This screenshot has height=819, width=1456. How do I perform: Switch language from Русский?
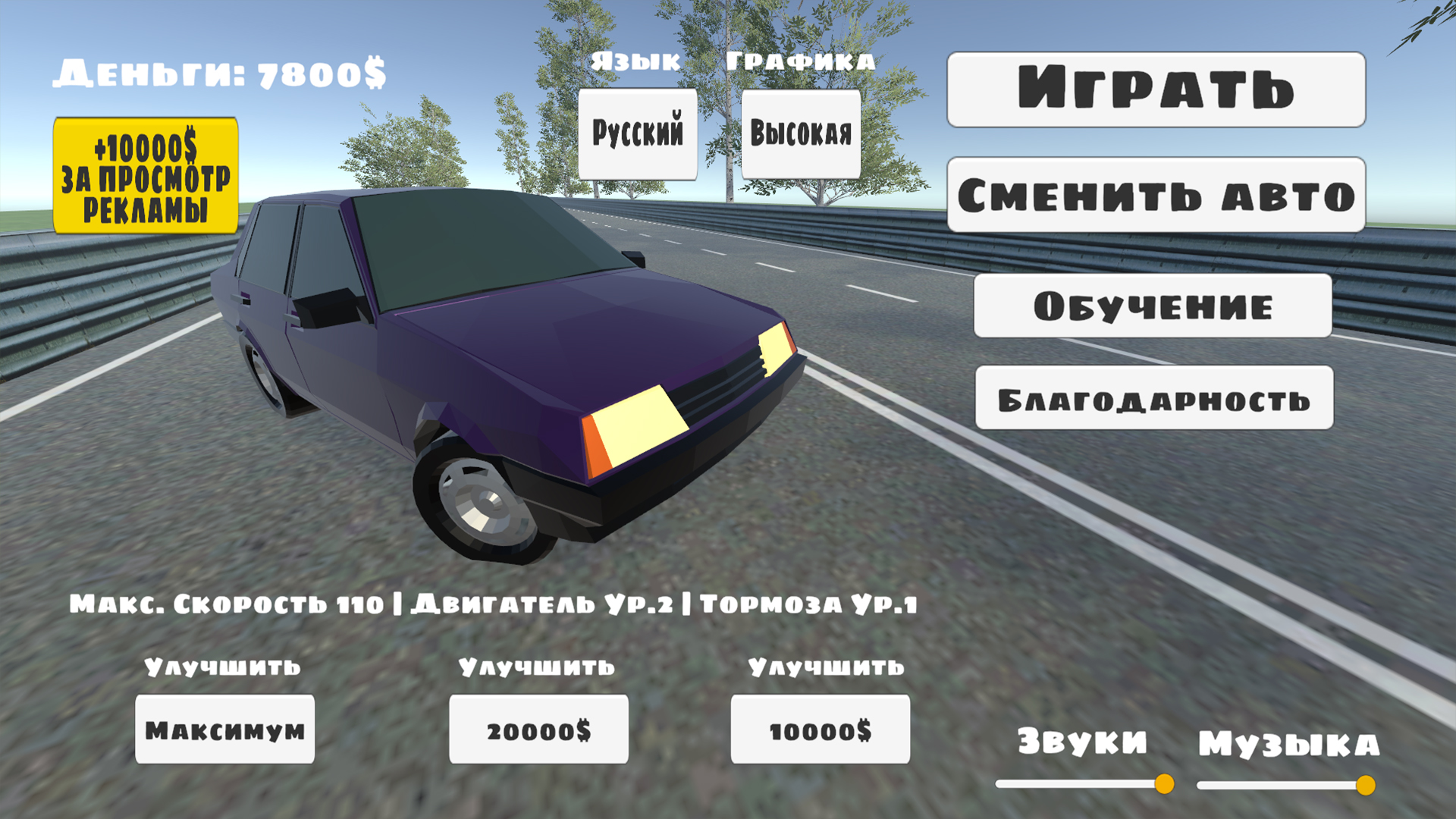click(638, 134)
